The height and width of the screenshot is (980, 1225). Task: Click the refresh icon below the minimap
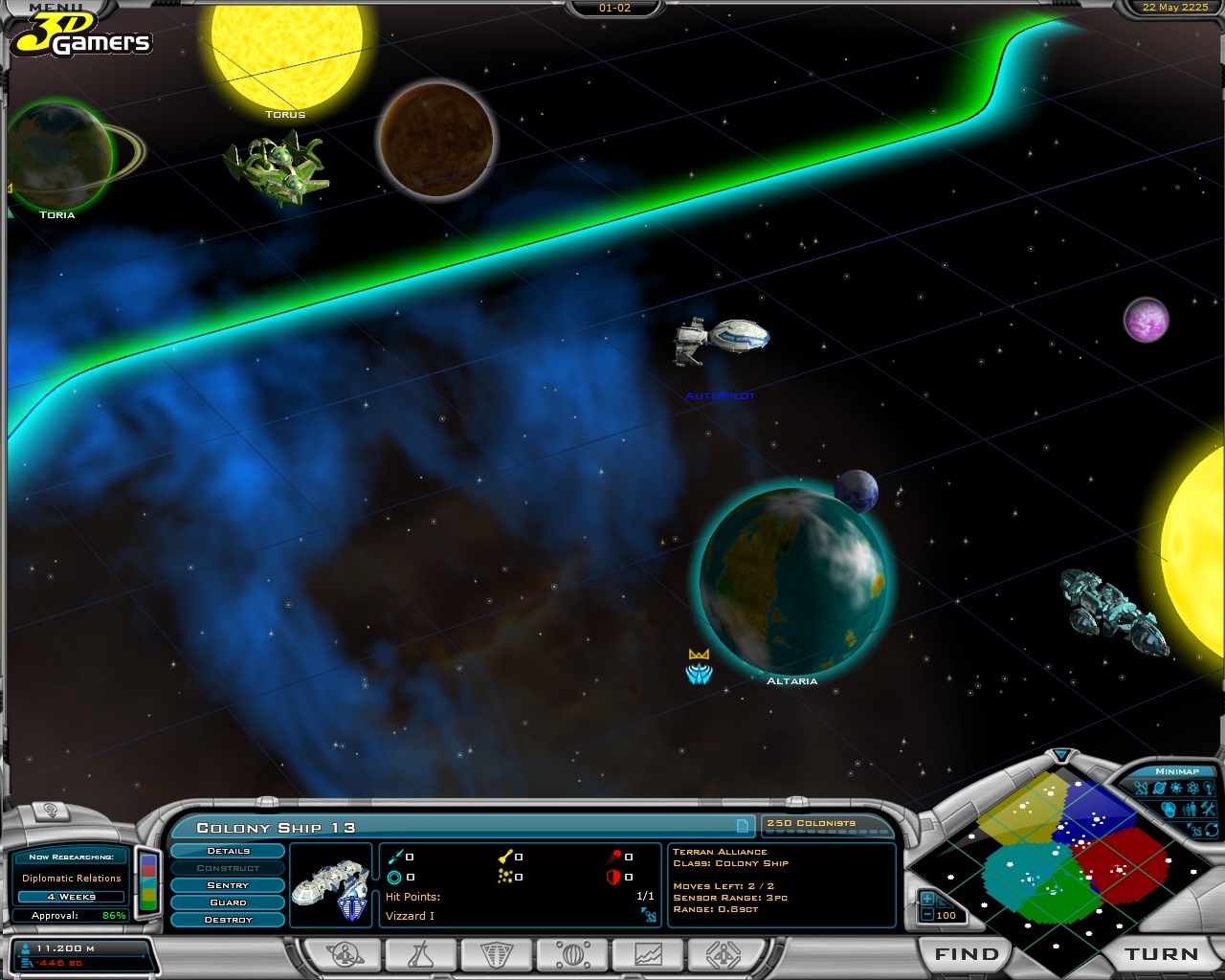click(x=1211, y=830)
